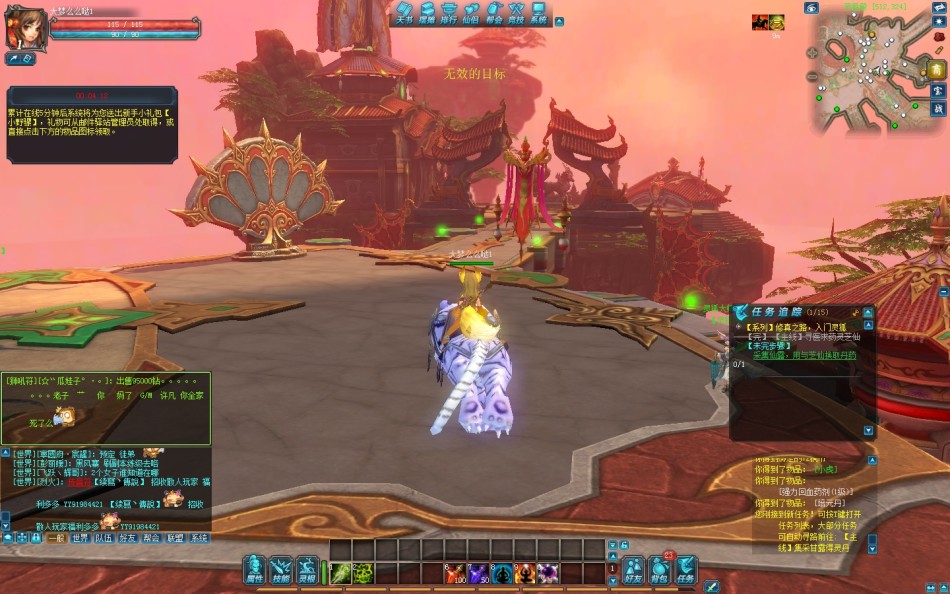Open the minimap
The width and height of the screenshot is (950, 594).
pyautogui.click(x=867, y=72)
